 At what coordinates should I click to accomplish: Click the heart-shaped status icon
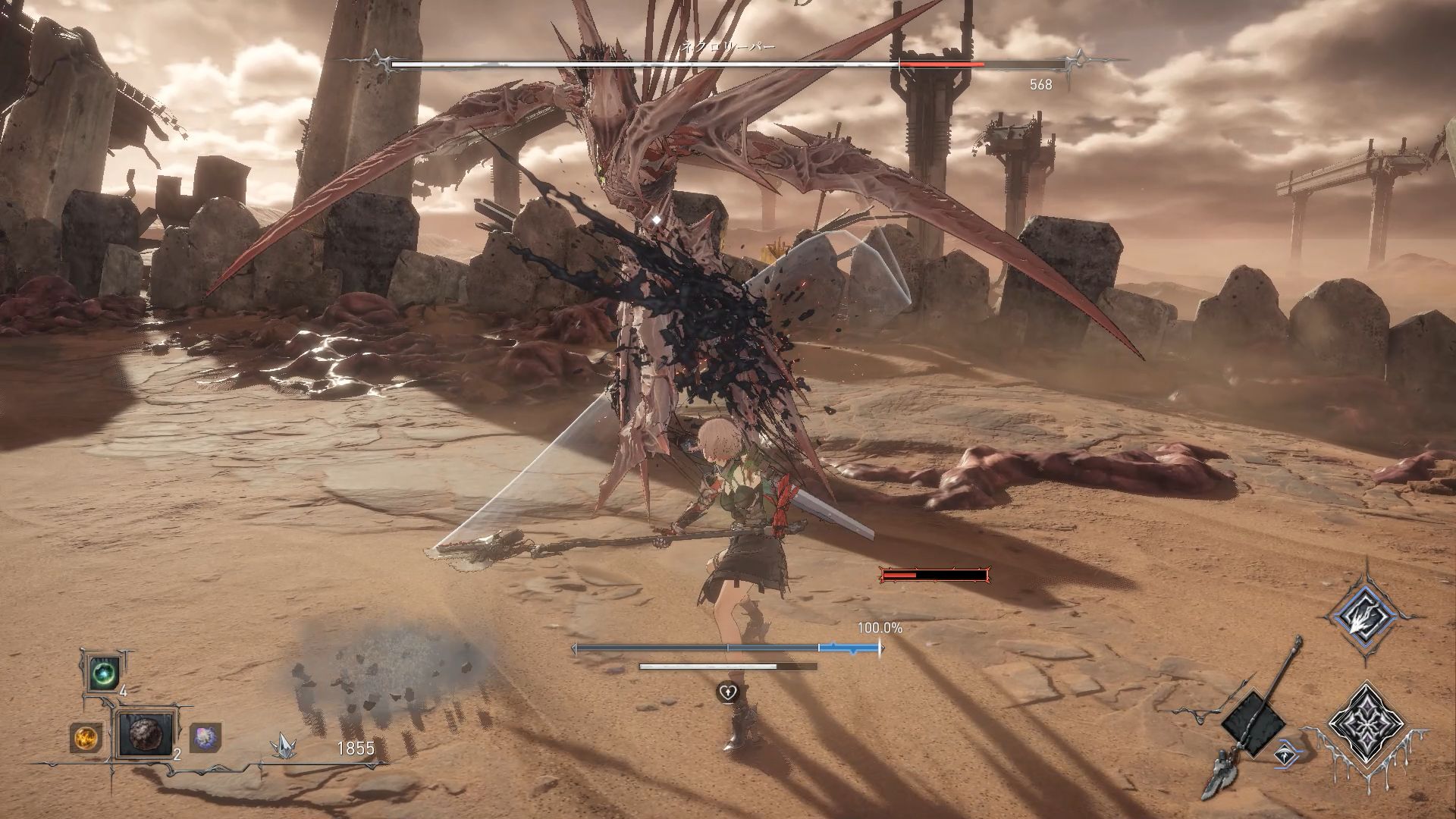pyautogui.click(x=728, y=692)
